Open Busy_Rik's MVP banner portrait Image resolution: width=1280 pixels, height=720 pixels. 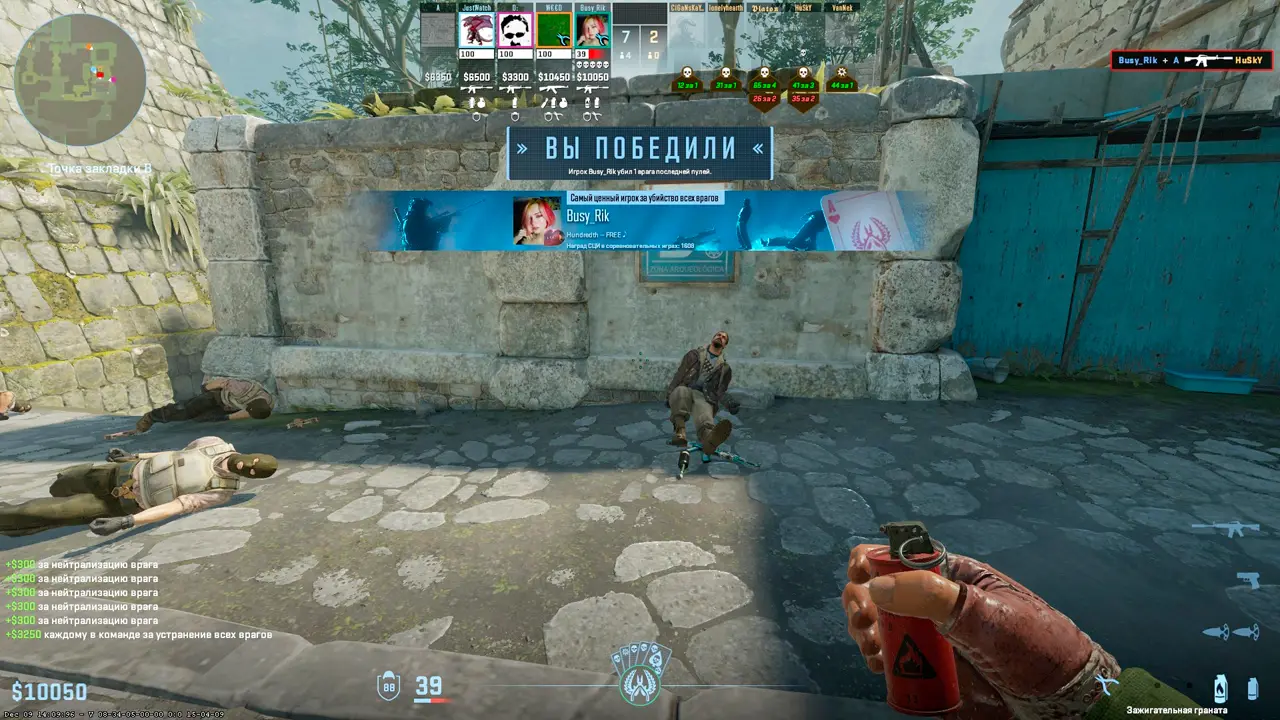[x=537, y=221]
